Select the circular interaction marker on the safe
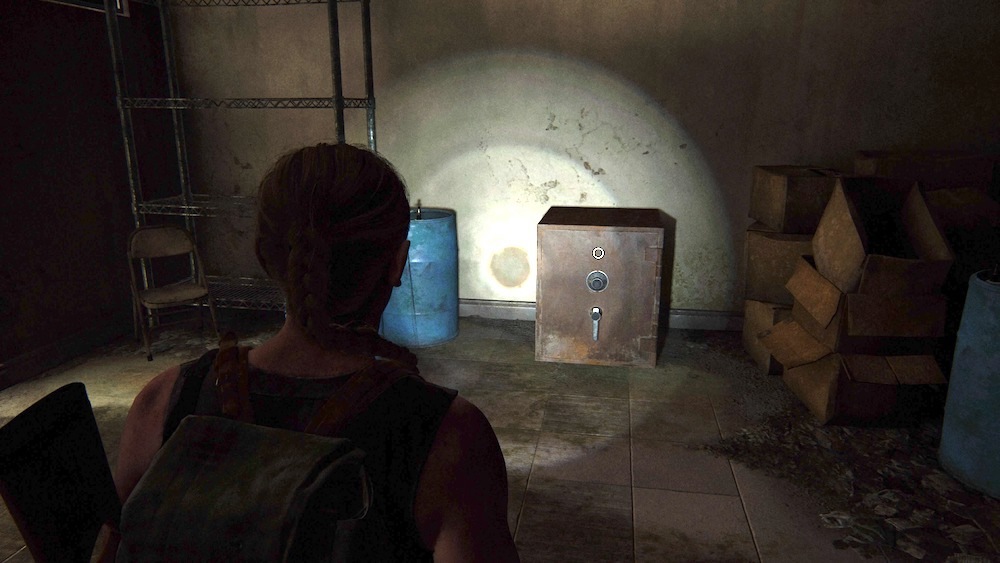Screen dimensions: 1000x563 (598, 254)
